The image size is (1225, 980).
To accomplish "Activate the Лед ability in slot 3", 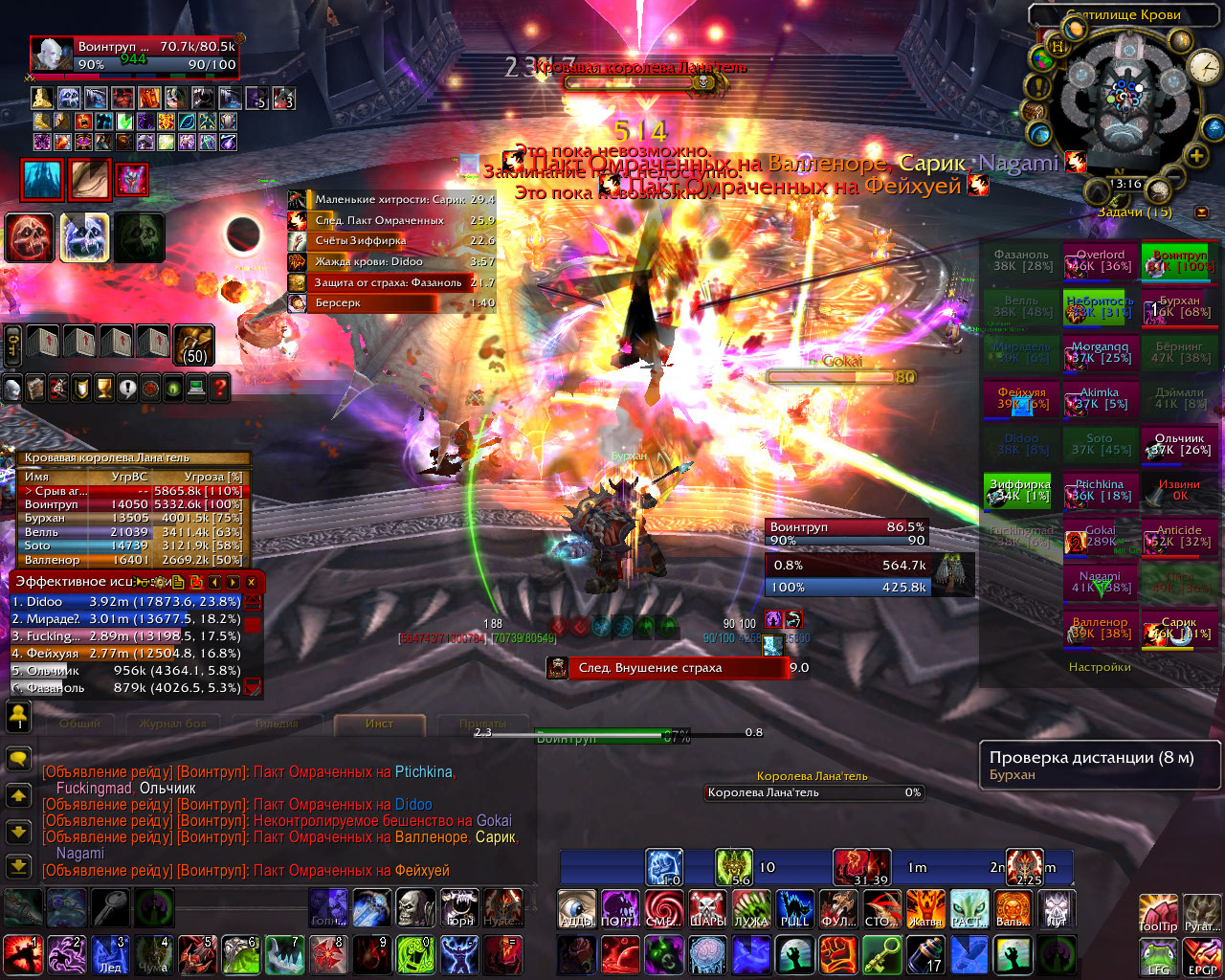I will [x=110, y=954].
